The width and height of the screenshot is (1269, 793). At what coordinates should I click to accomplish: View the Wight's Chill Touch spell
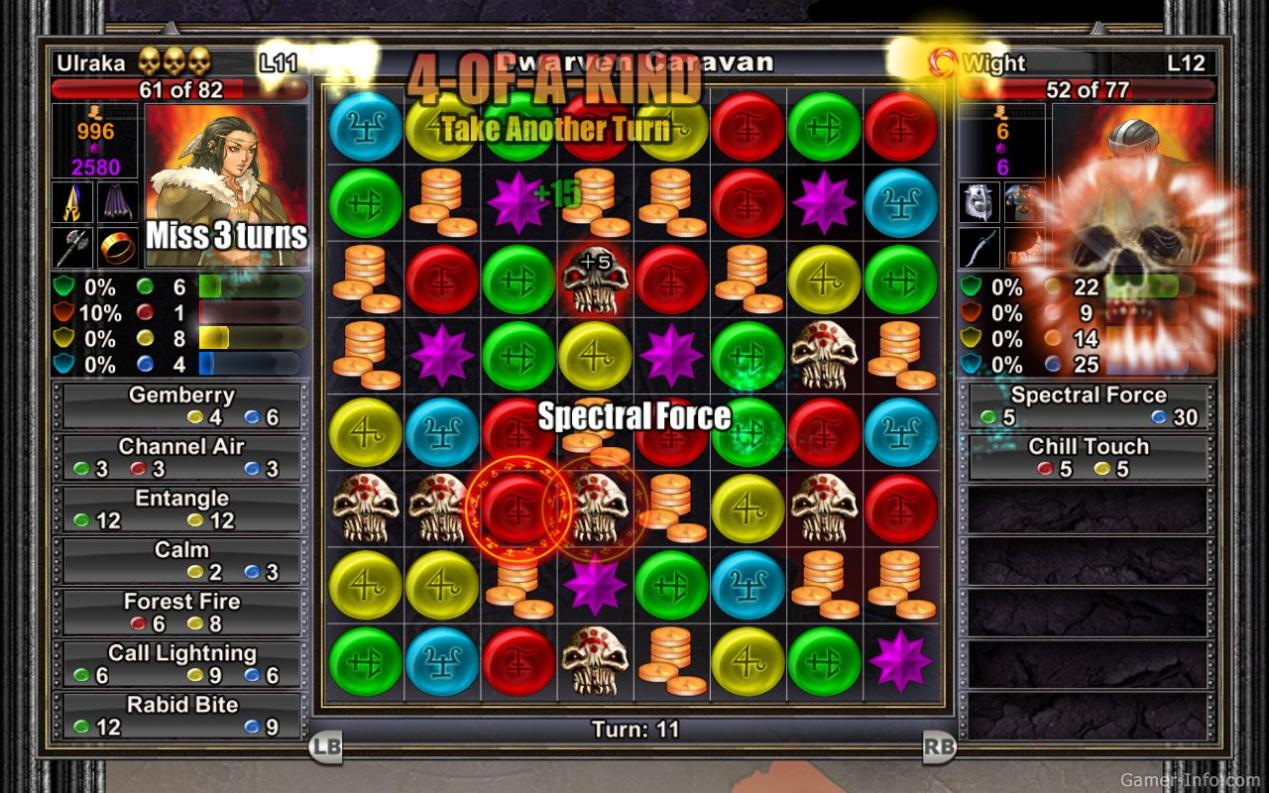pyautogui.click(x=1088, y=457)
